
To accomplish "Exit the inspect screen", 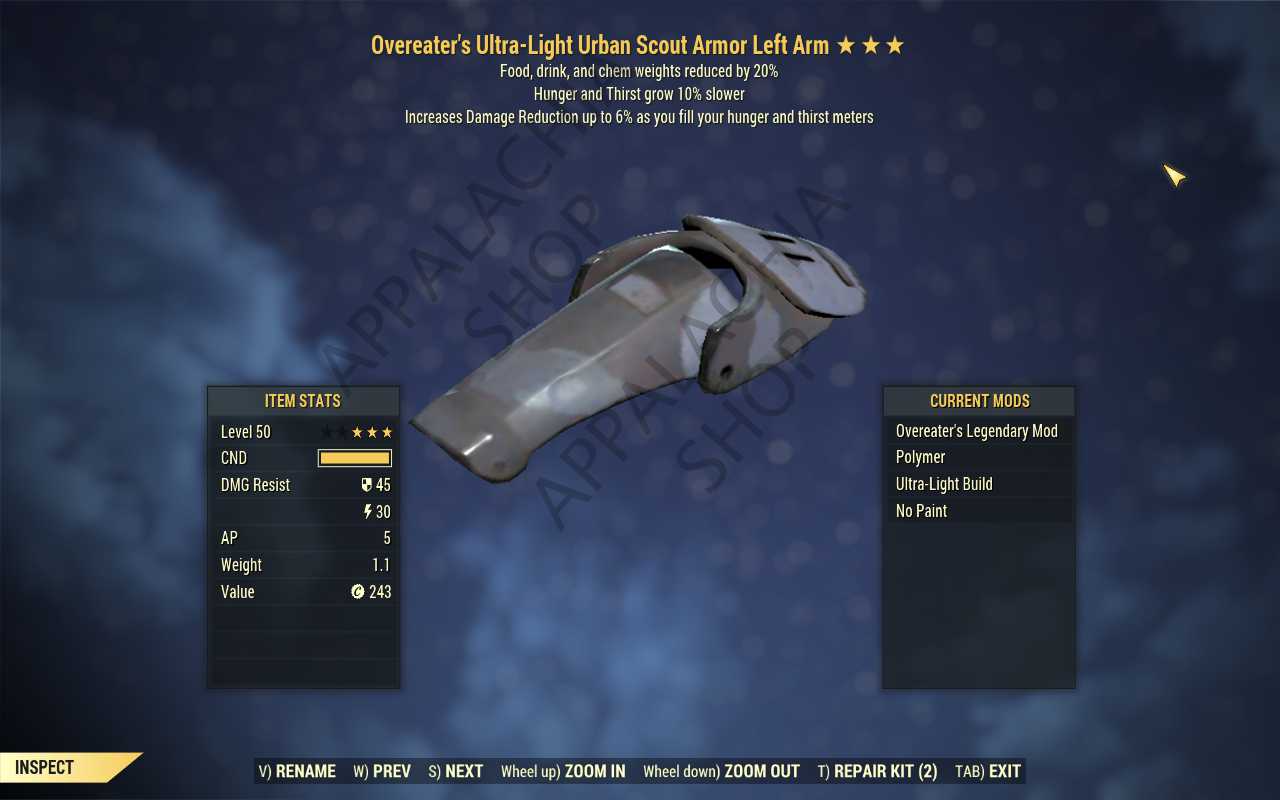I will pos(988,771).
